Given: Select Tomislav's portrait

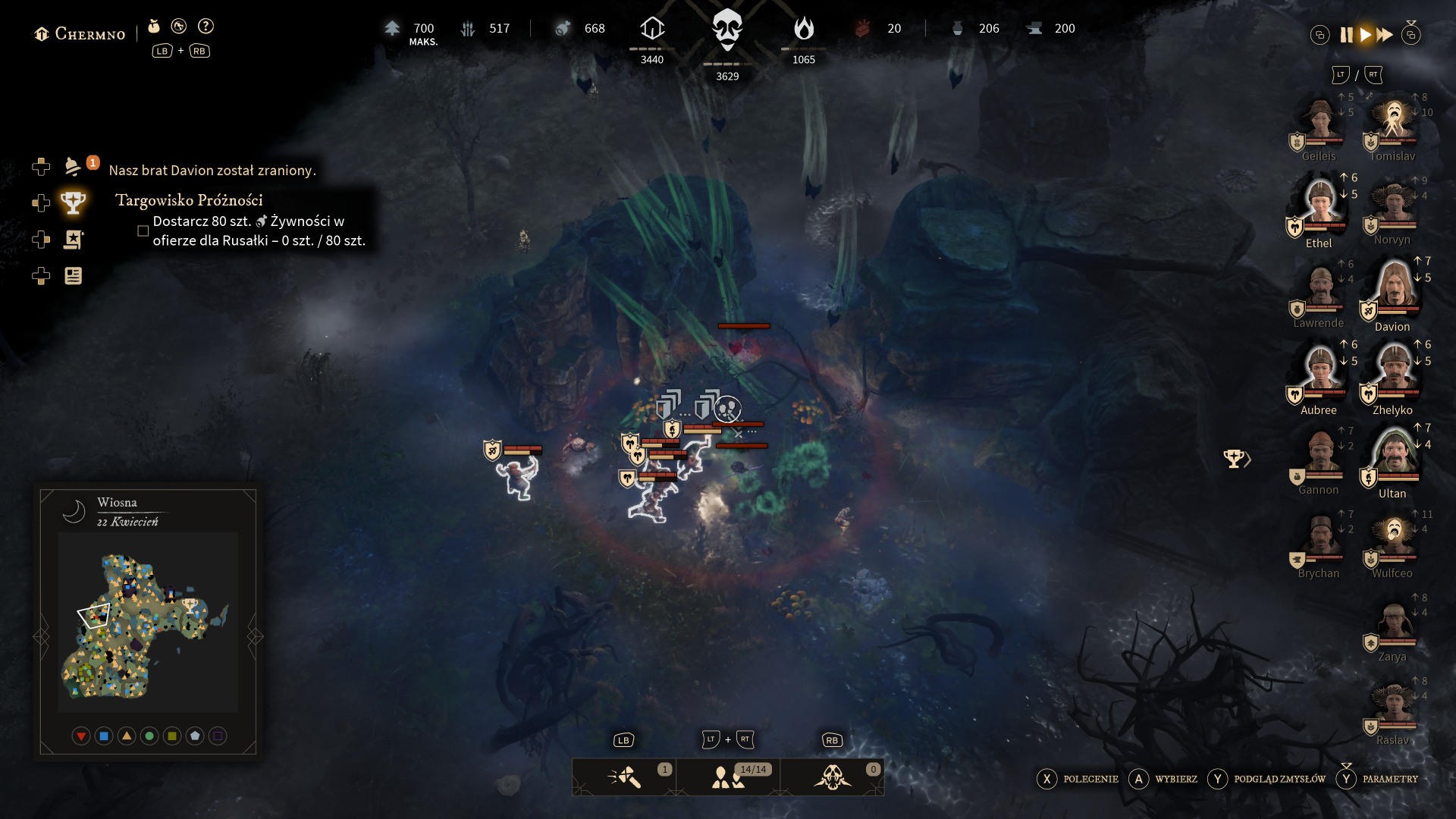Looking at the screenshot, I should click(x=1394, y=121).
